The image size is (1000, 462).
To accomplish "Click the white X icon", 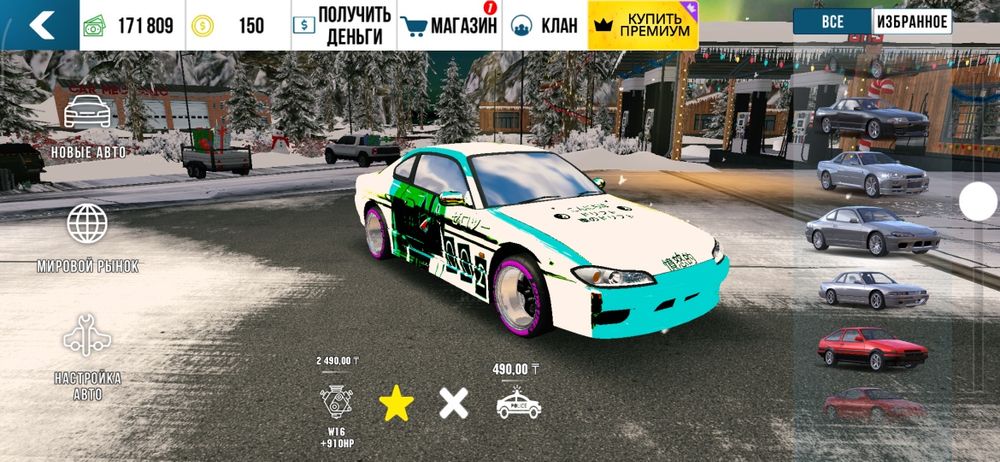I will tap(454, 403).
